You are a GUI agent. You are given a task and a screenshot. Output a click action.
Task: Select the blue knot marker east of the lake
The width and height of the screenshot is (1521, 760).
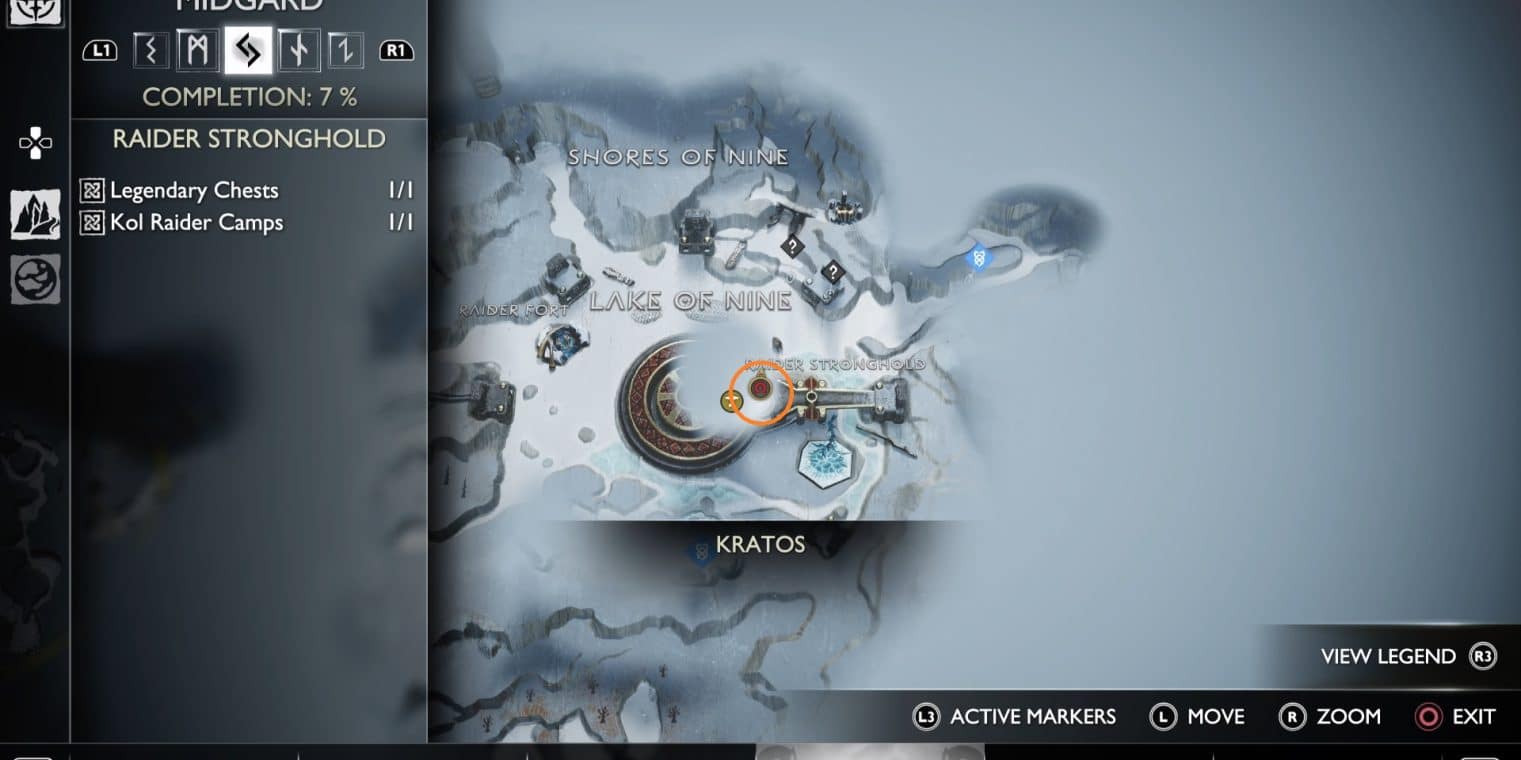pyautogui.click(x=978, y=258)
